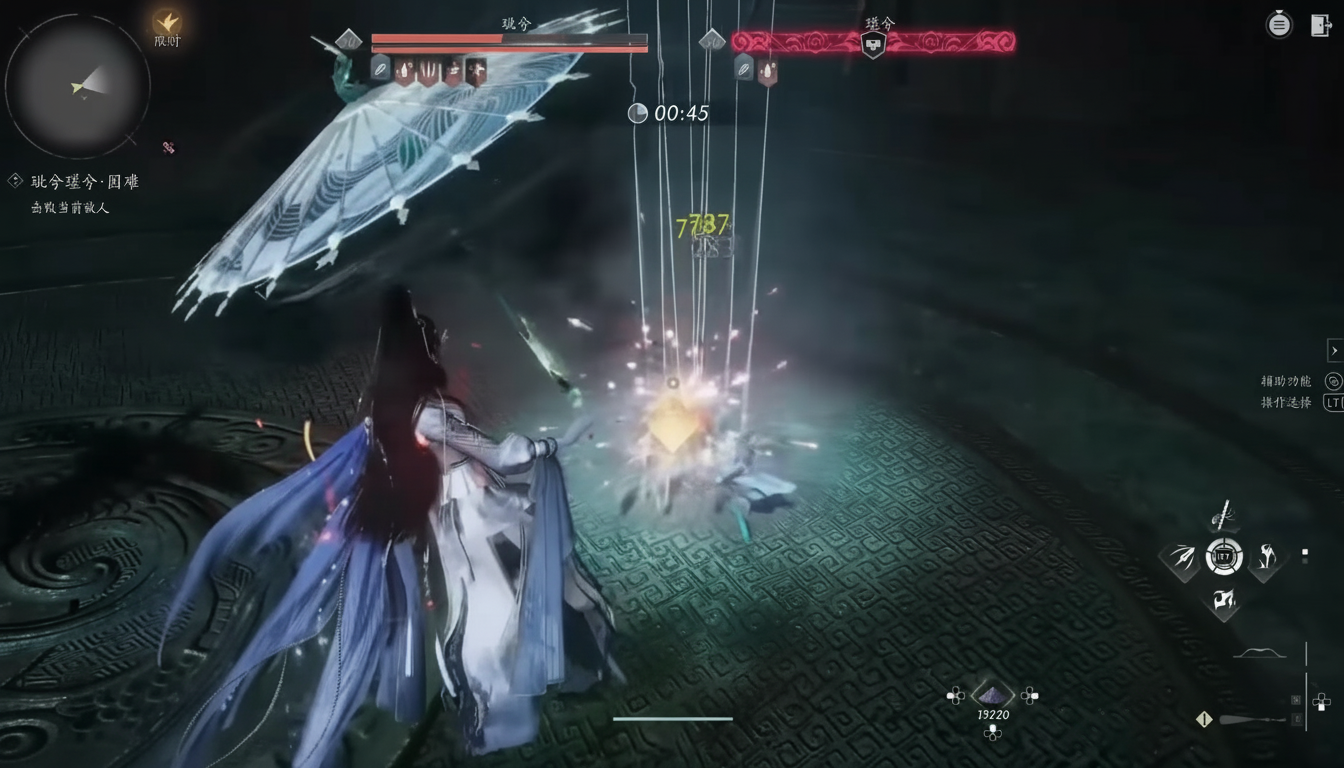Click the exit door icon
Image resolution: width=1344 pixels, height=768 pixels.
[1321, 25]
